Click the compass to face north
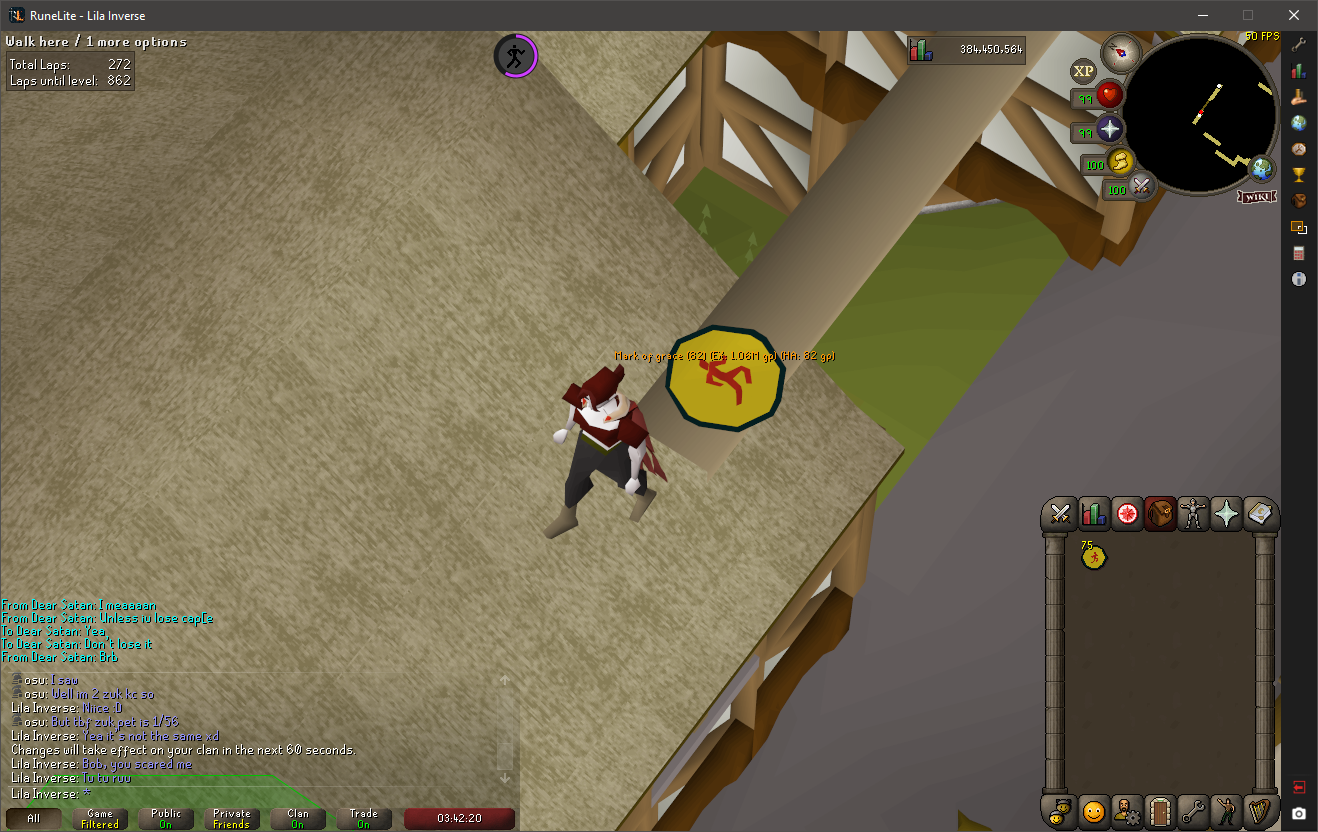This screenshot has height=832, width=1318. (1120, 52)
